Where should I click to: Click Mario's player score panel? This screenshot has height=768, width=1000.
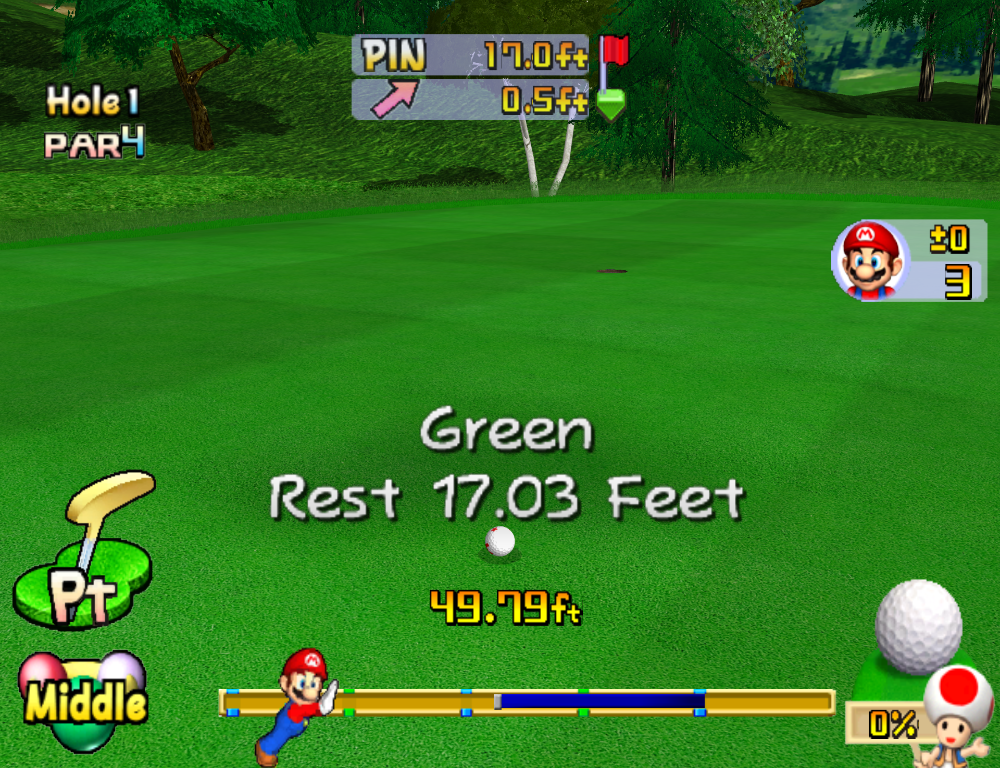tap(909, 260)
